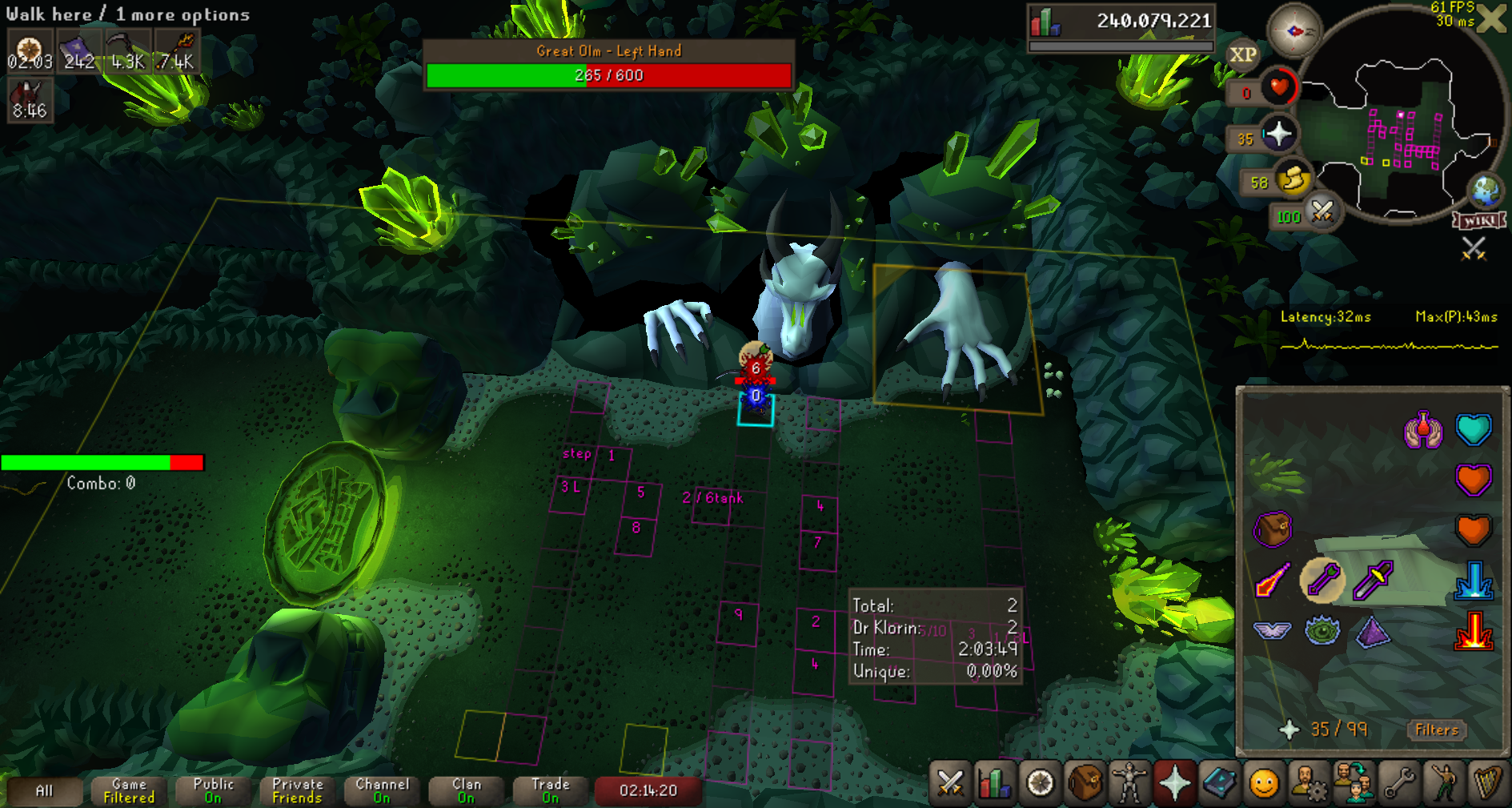Toggle the highlighted Protect from Missiles prayer
This screenshot has width=1512, height=808.
click(1322, 580)
